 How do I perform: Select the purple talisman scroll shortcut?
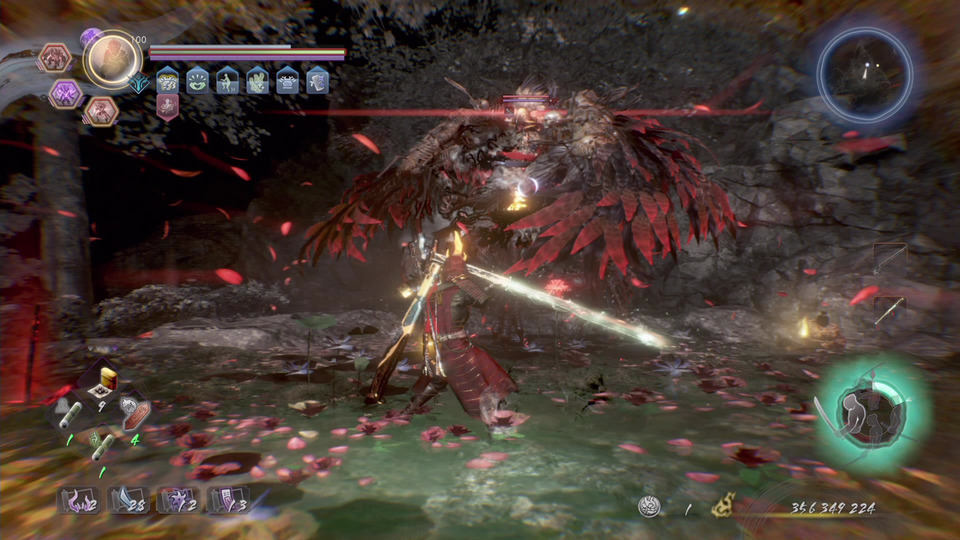pyautogui.click(x=228, y=500)
